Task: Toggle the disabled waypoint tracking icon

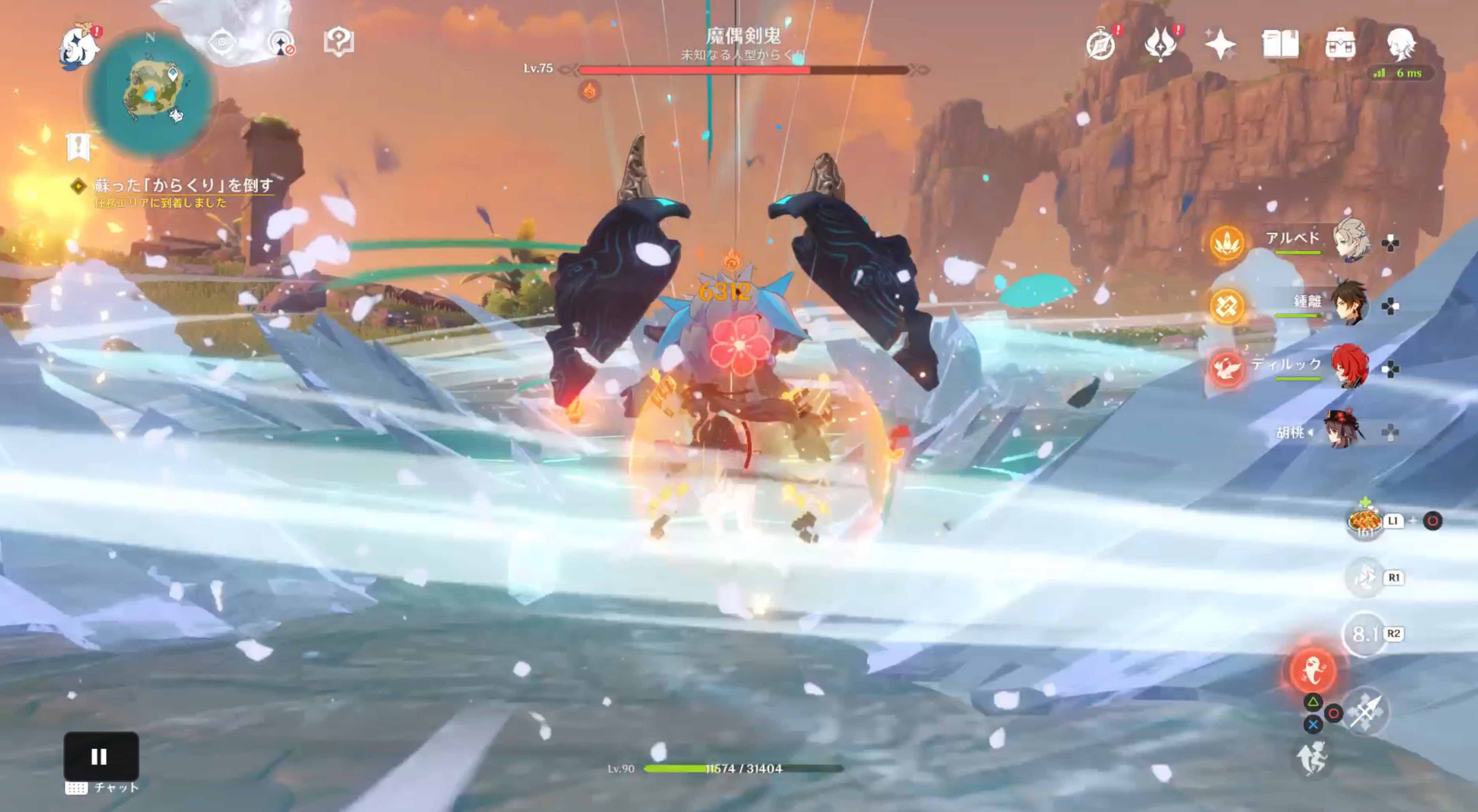Action: (281, 41)
